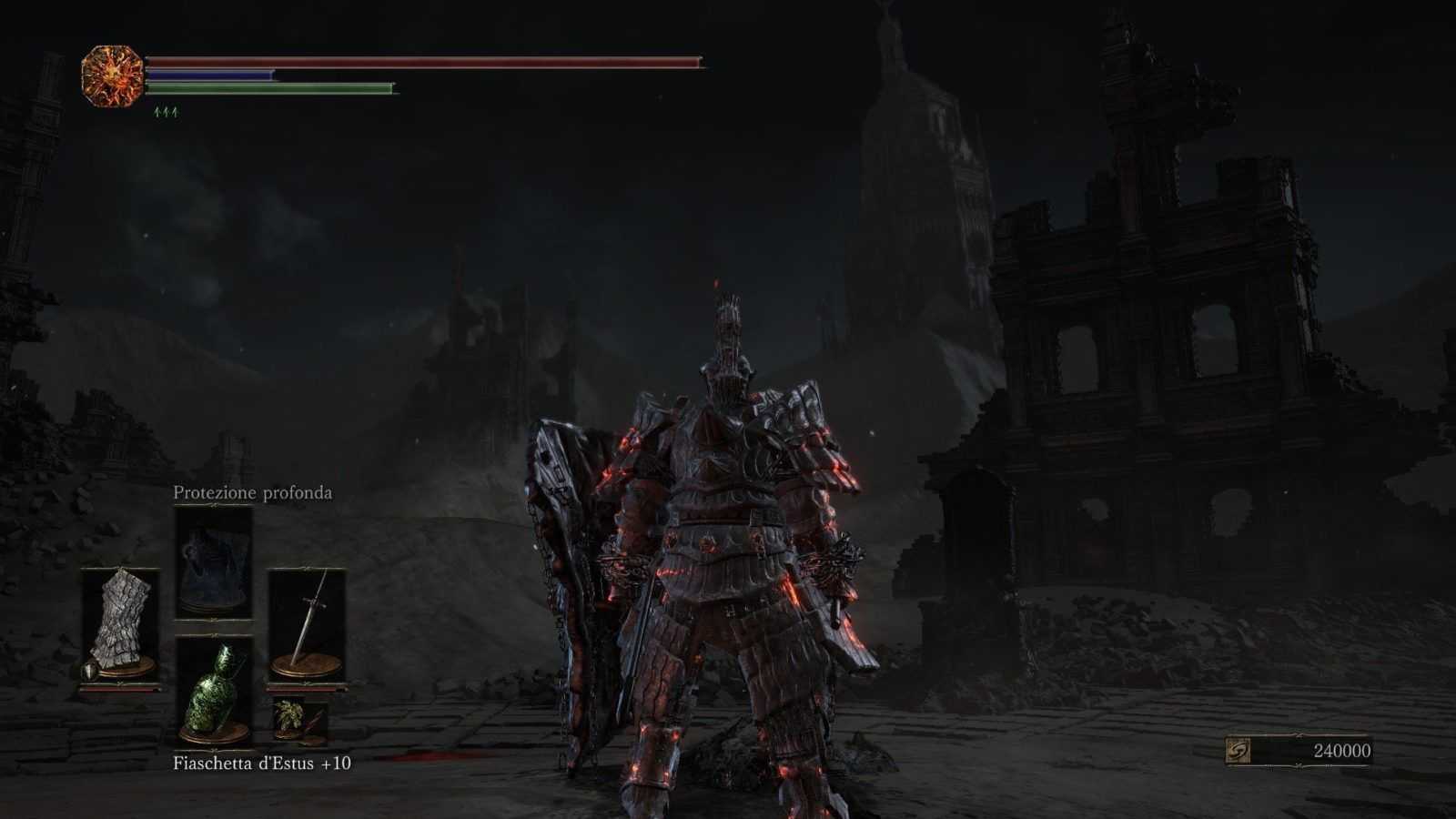This screenshot has width=1456, height=819.
Task: Click the fiery ember emblem beside the health bar
Action: coord(113,76)
